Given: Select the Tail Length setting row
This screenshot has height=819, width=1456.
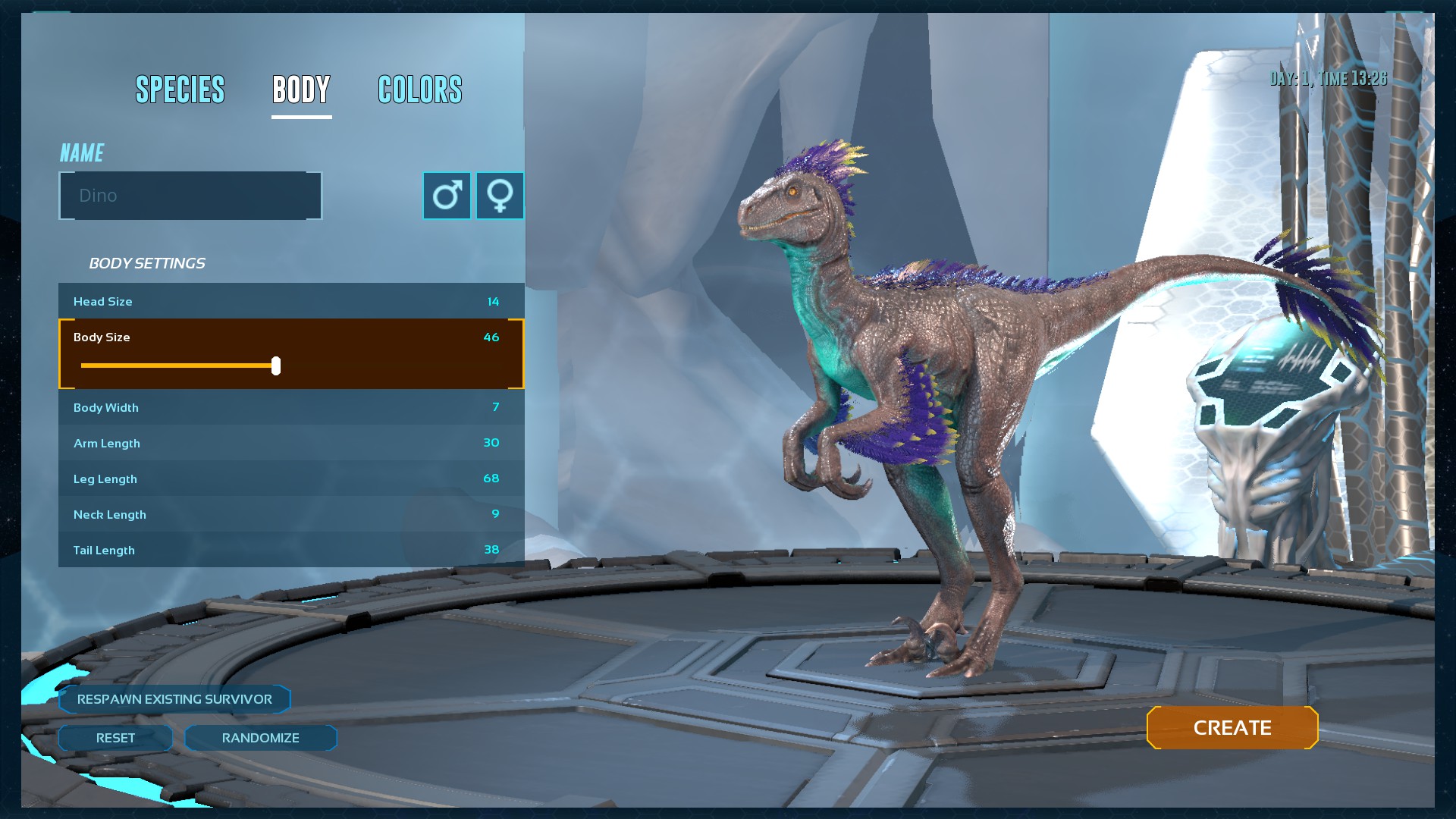Looking at the screenshot, I should pos(290,549).
